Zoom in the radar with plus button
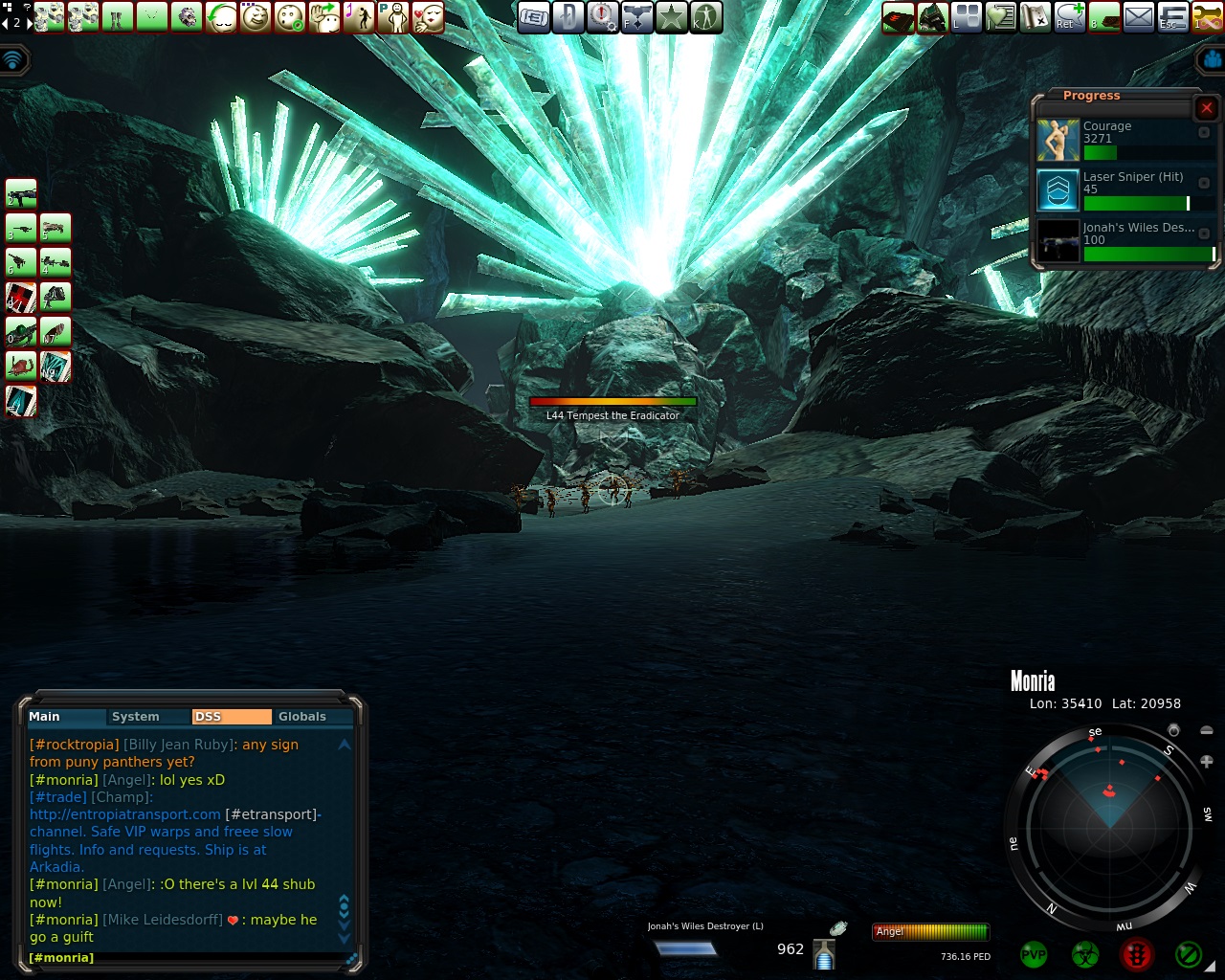 tap(1207, 762)
